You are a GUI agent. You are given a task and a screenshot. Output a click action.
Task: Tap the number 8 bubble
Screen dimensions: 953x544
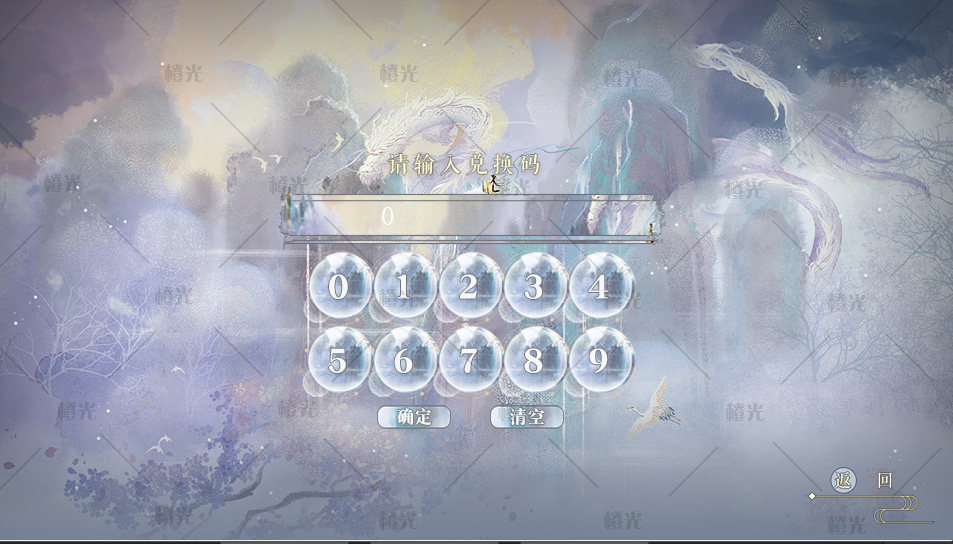(534, 359)
